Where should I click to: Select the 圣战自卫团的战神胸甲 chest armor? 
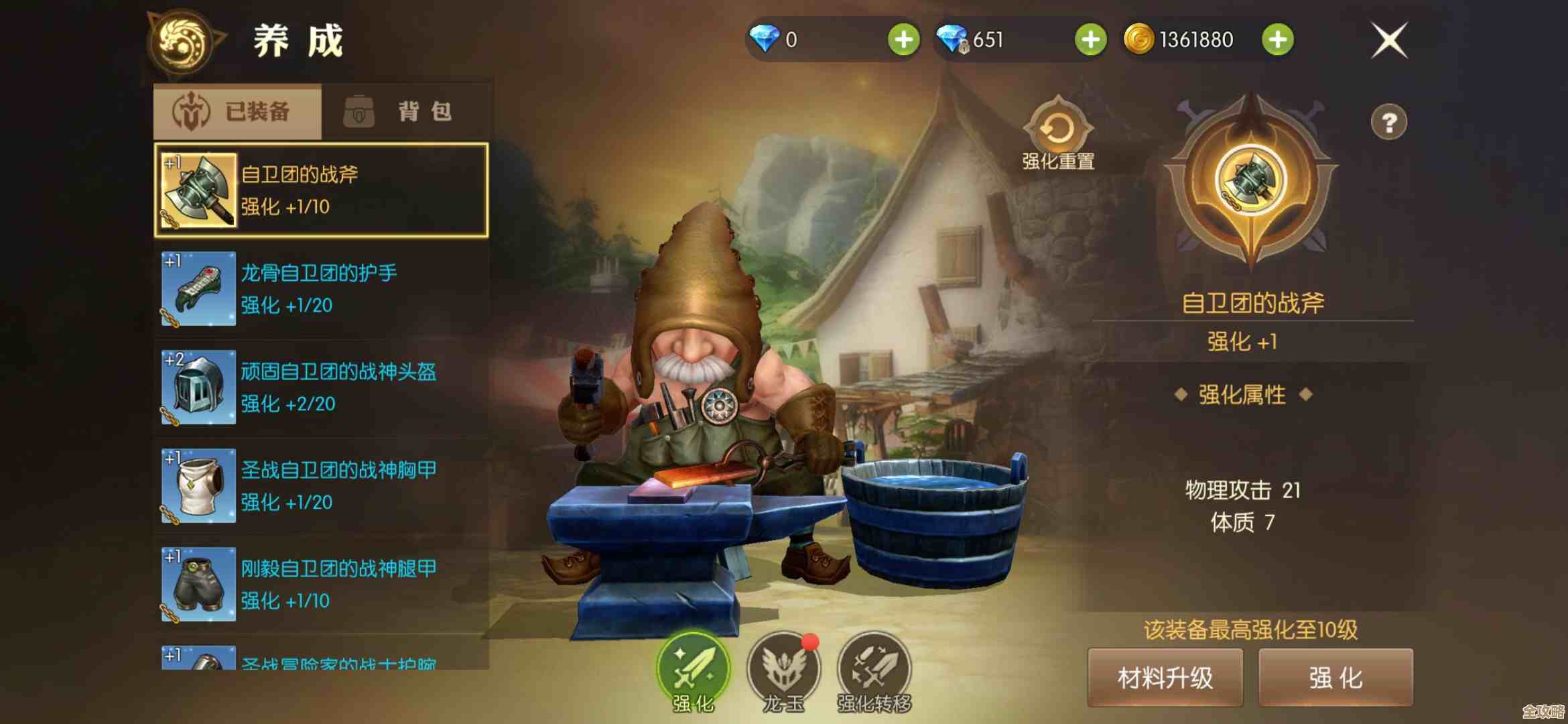[x=321, y=485]
